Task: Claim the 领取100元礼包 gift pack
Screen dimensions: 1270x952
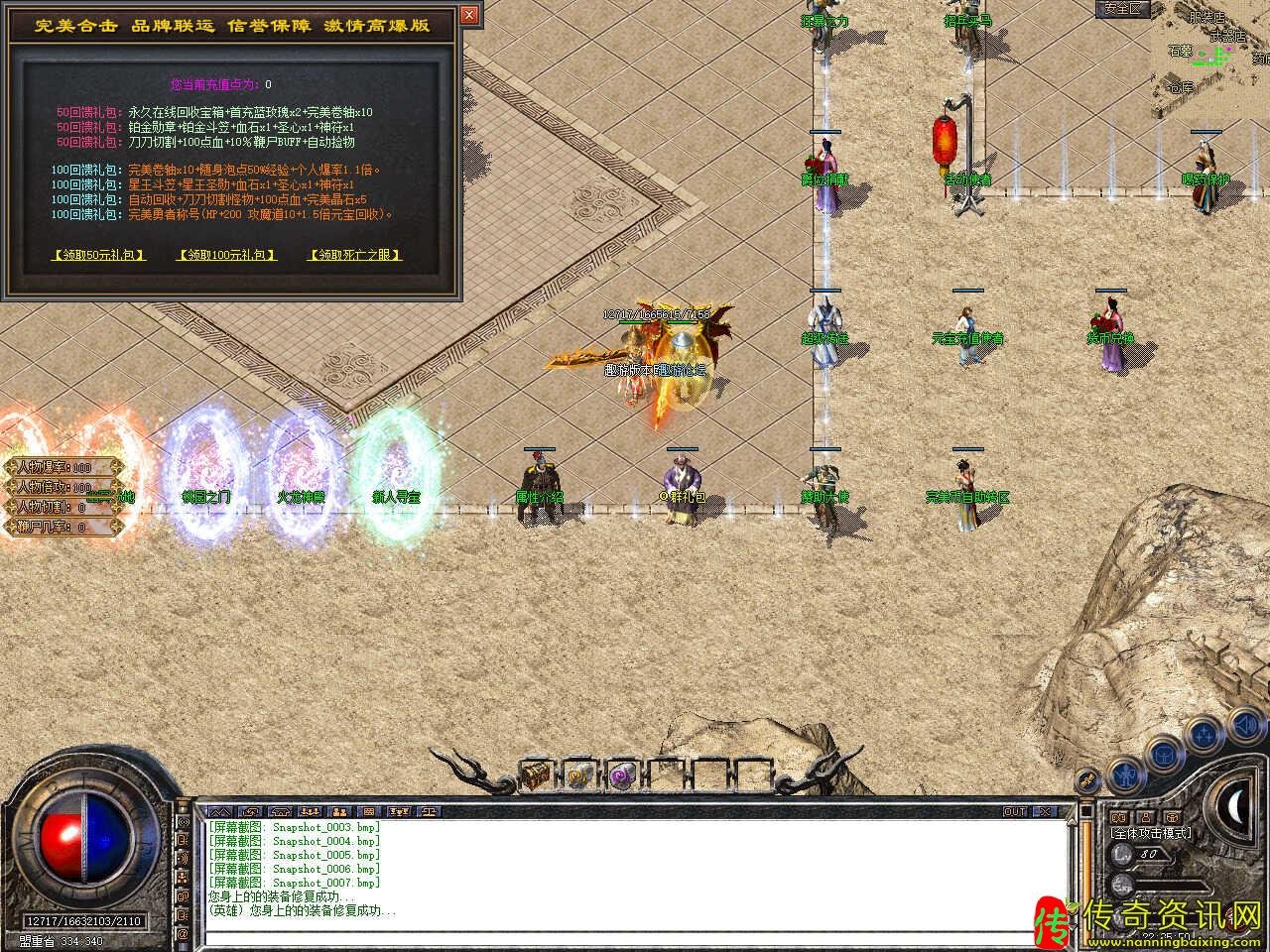Action: [227, 255]
